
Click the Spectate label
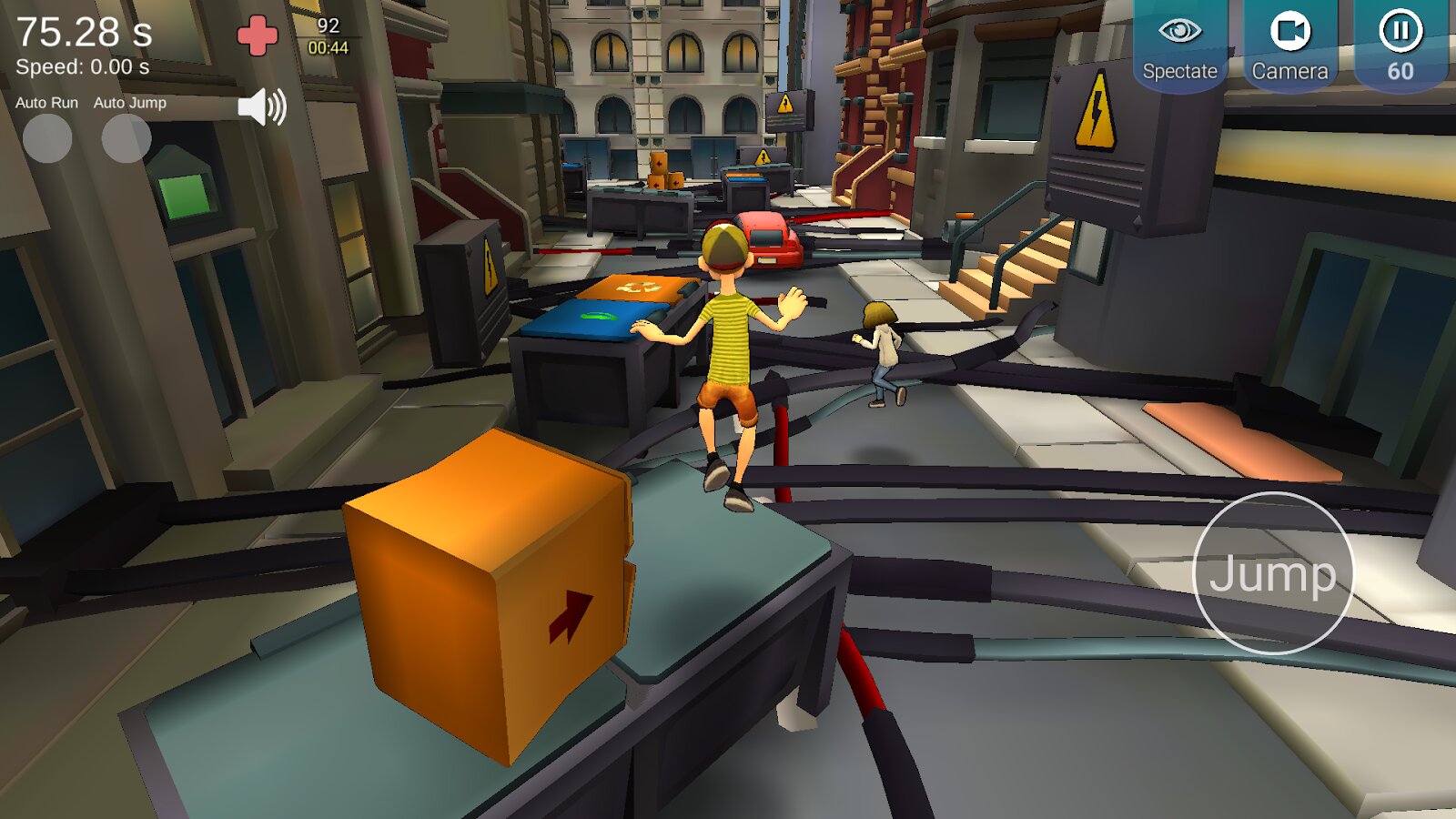tap(1179, 70)
